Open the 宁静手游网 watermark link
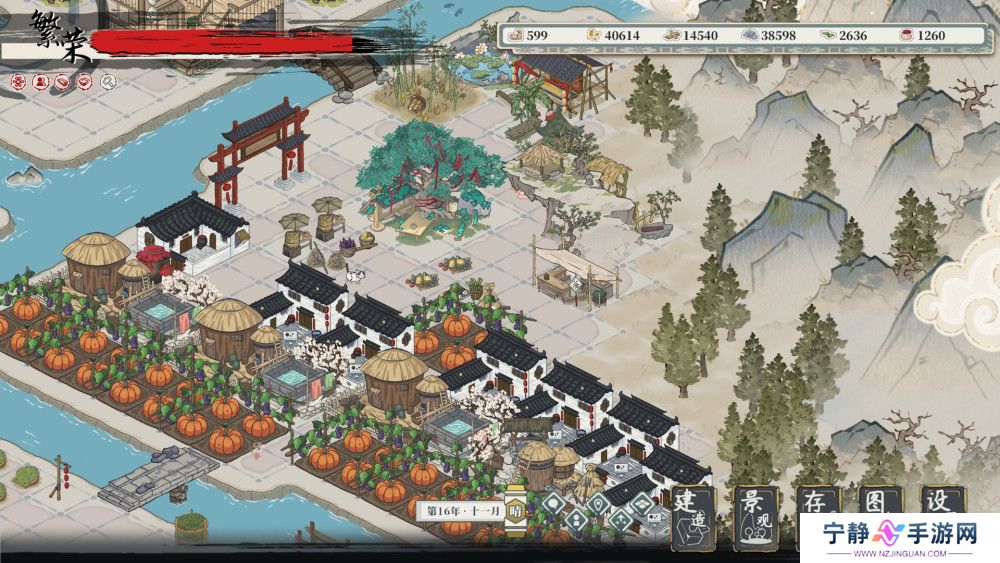The width and height of the screenshot is (1000, 563). click(x=900, y=535)
